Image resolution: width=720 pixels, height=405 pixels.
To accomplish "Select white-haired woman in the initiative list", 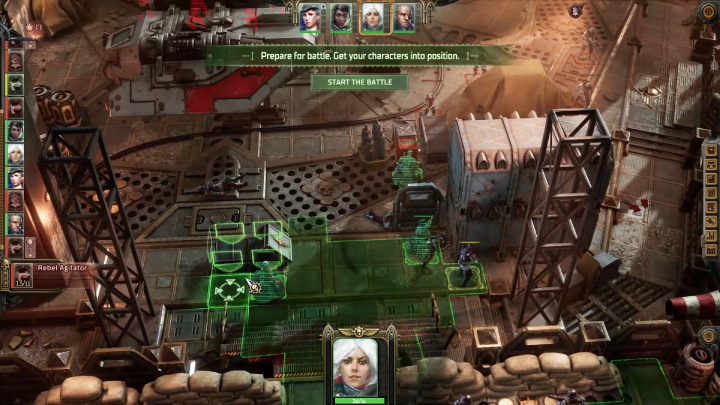I will [15, 154].
